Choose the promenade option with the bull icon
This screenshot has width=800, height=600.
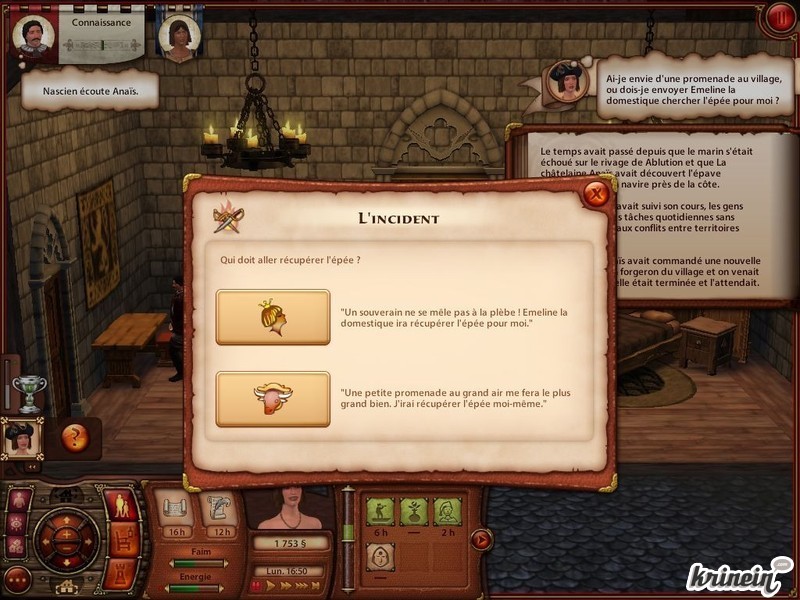(x=273, y=399)
